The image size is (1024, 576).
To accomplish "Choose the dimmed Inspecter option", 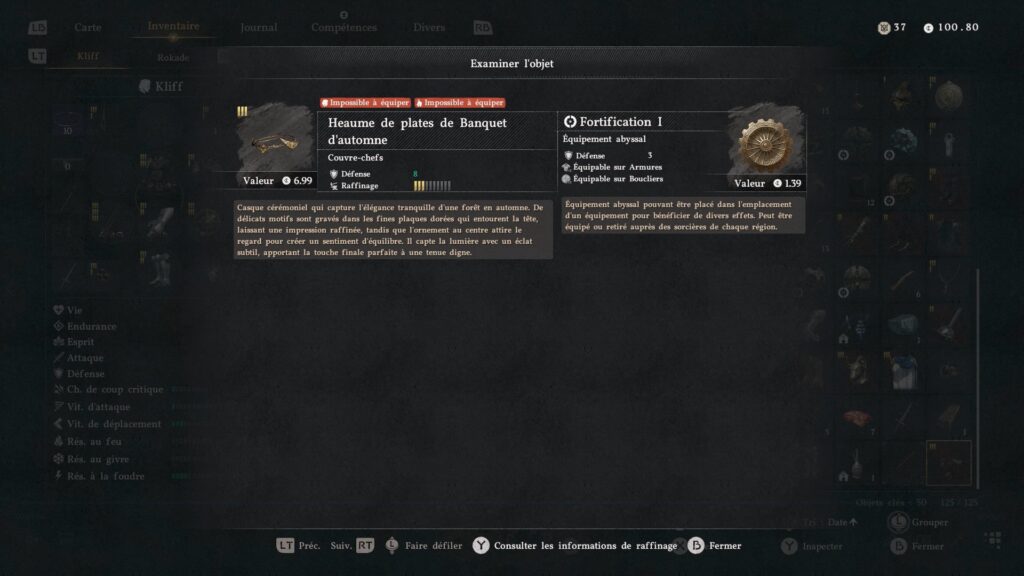I will pos(813,547).
